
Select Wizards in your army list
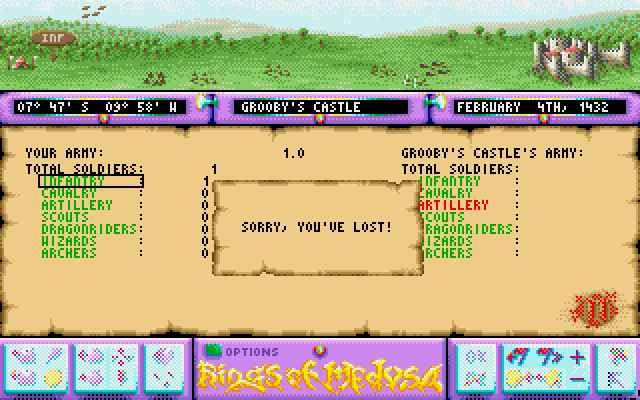69,241
